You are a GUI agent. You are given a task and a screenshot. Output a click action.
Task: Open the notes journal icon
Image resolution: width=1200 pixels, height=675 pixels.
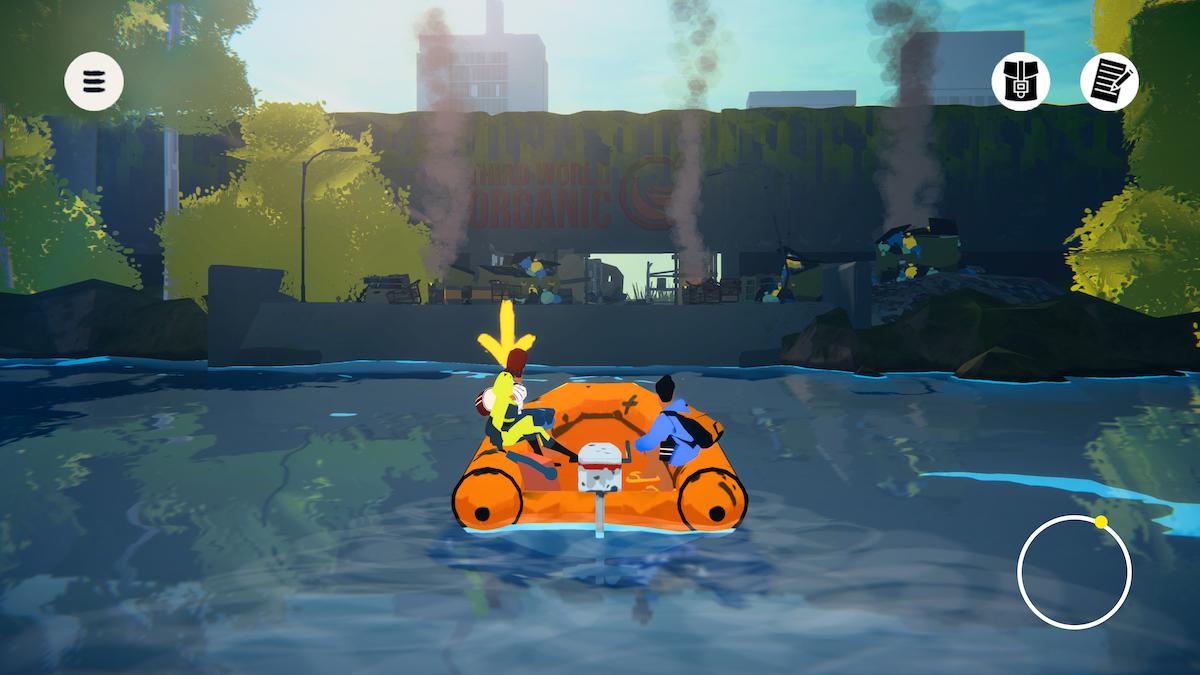[1109, 80]
